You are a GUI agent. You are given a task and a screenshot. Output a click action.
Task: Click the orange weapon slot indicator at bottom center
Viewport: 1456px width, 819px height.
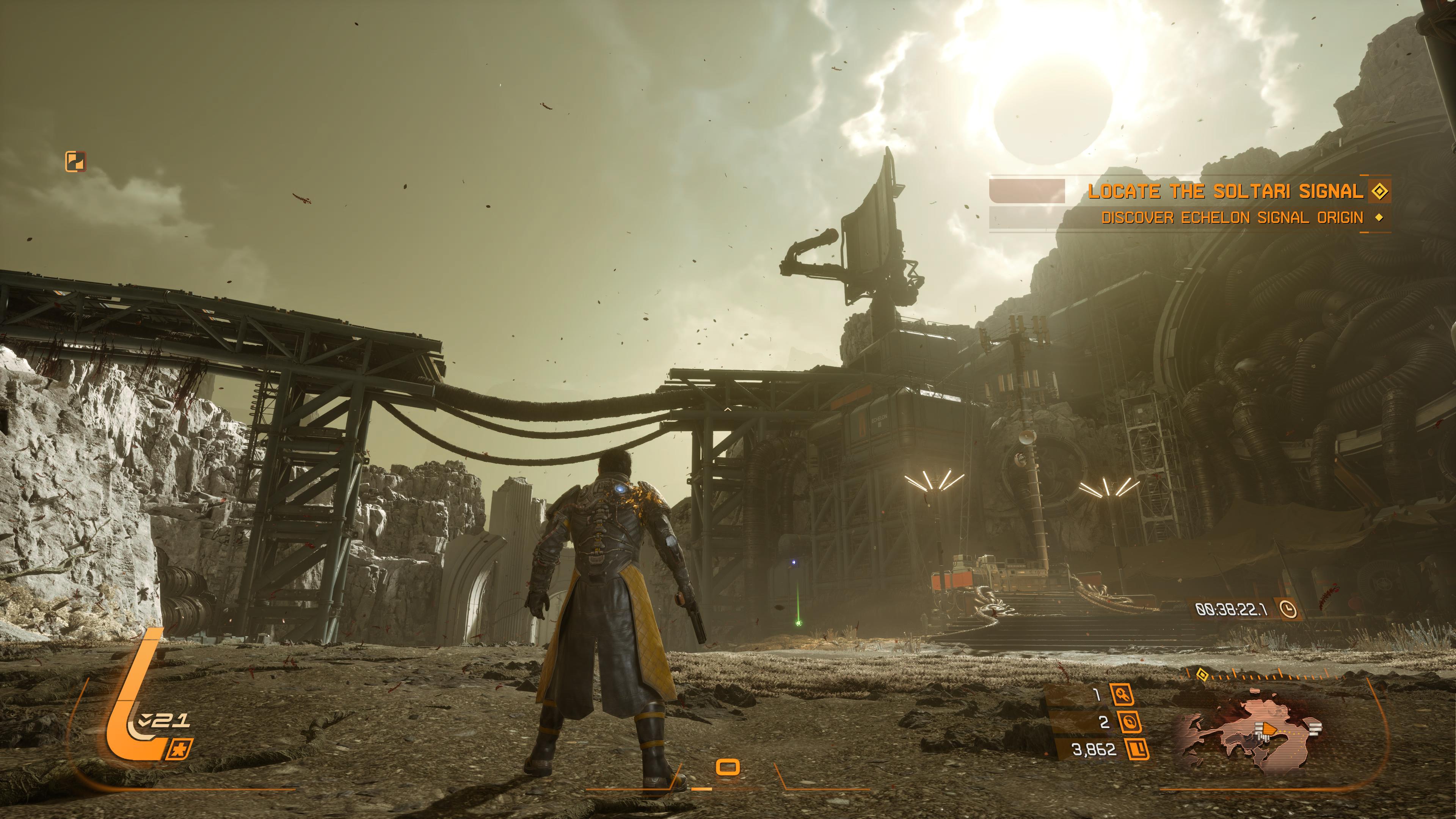tap(728, 767)
